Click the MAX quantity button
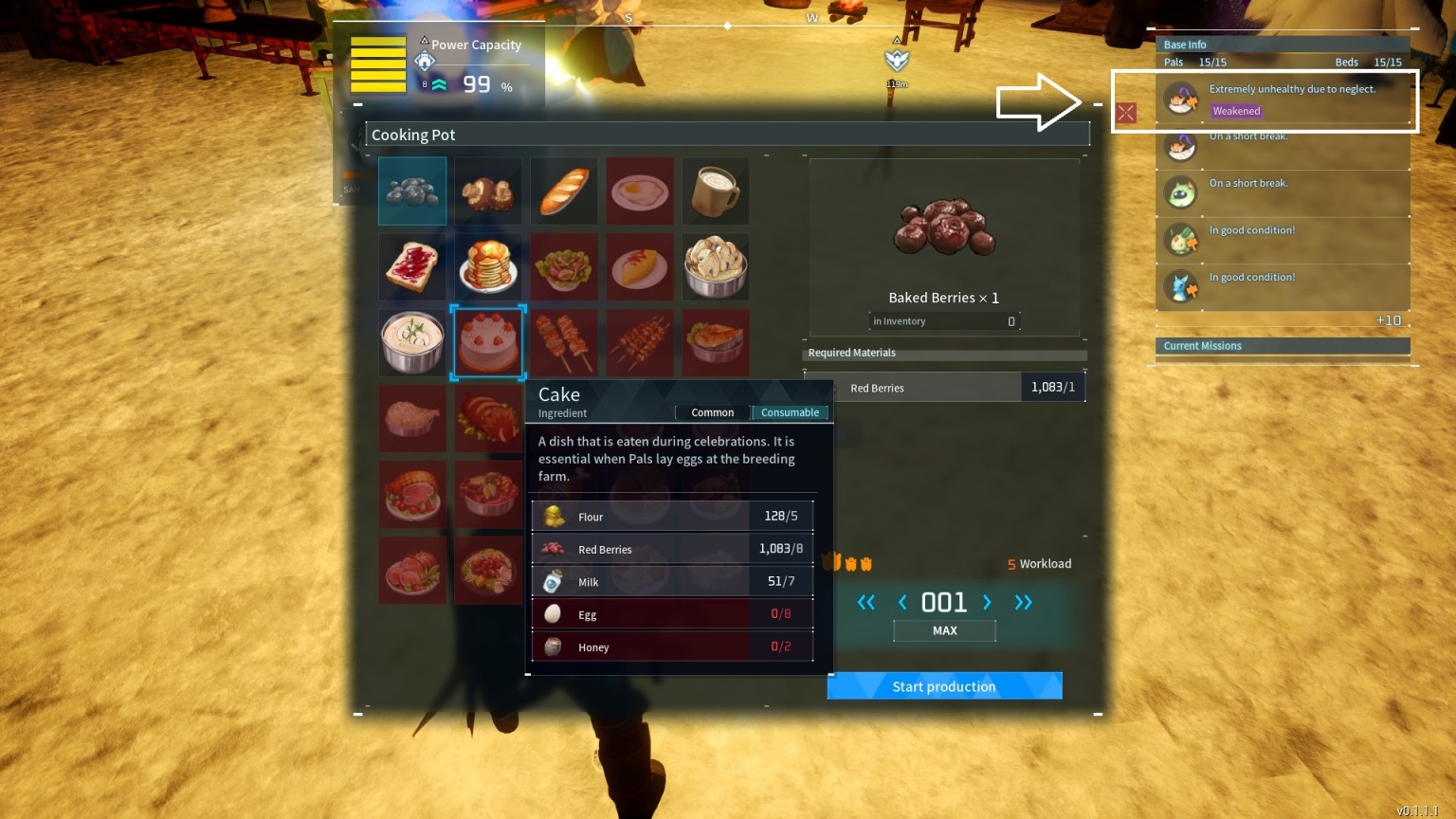Screen dimensions: 1456x819 [944, 629]
